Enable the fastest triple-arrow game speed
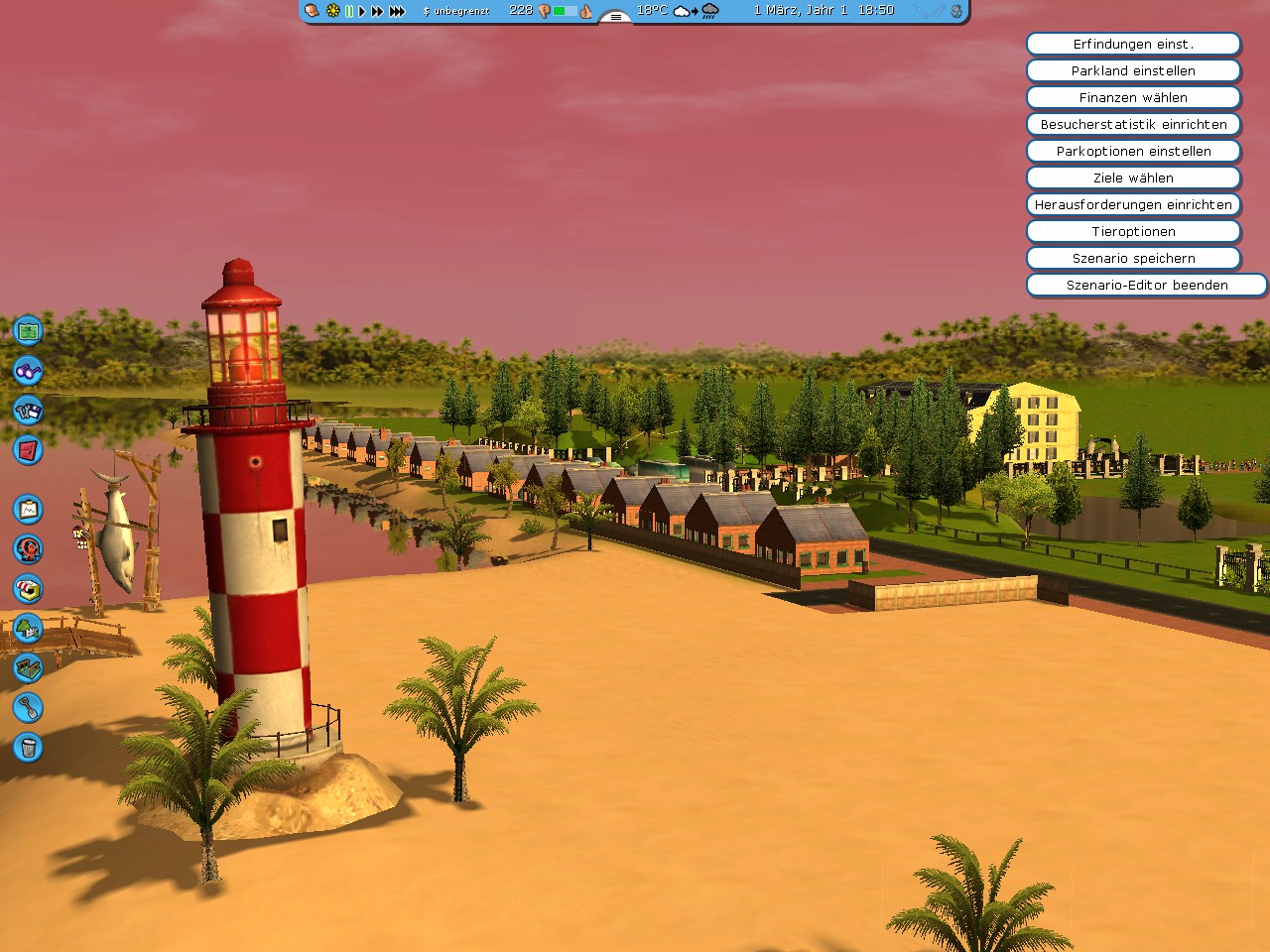Viewport: 1270px width, 952px height. (396, 12)
